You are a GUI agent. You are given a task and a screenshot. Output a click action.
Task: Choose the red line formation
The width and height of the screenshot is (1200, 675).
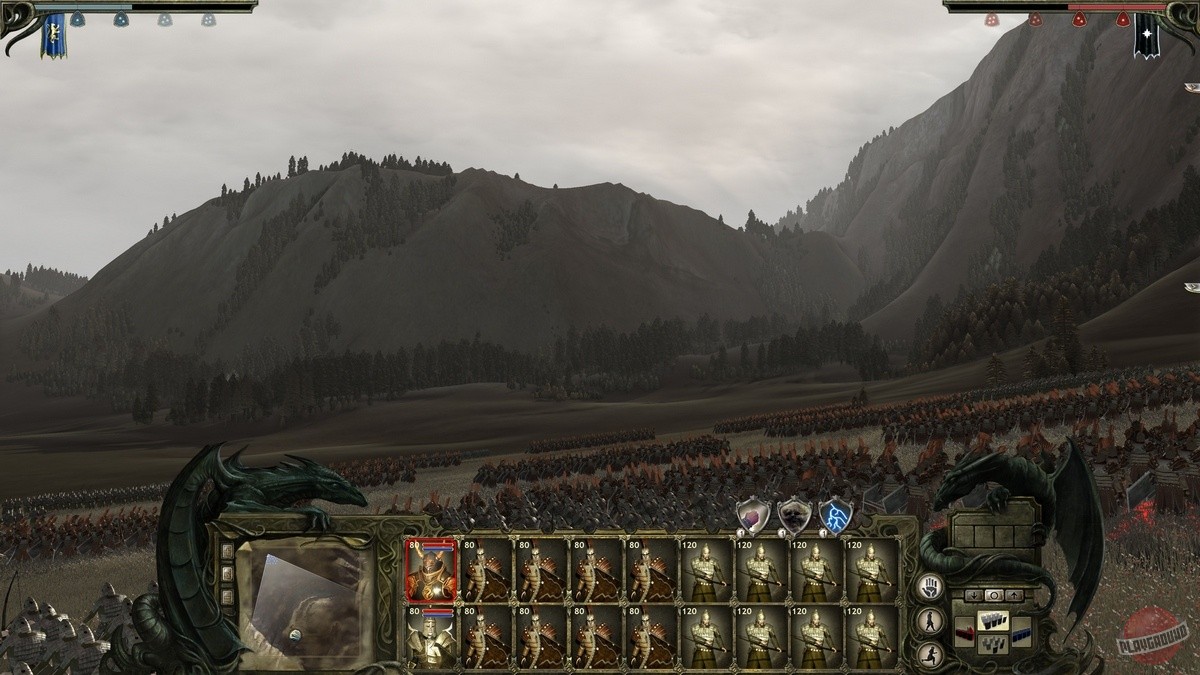point(964,632)
